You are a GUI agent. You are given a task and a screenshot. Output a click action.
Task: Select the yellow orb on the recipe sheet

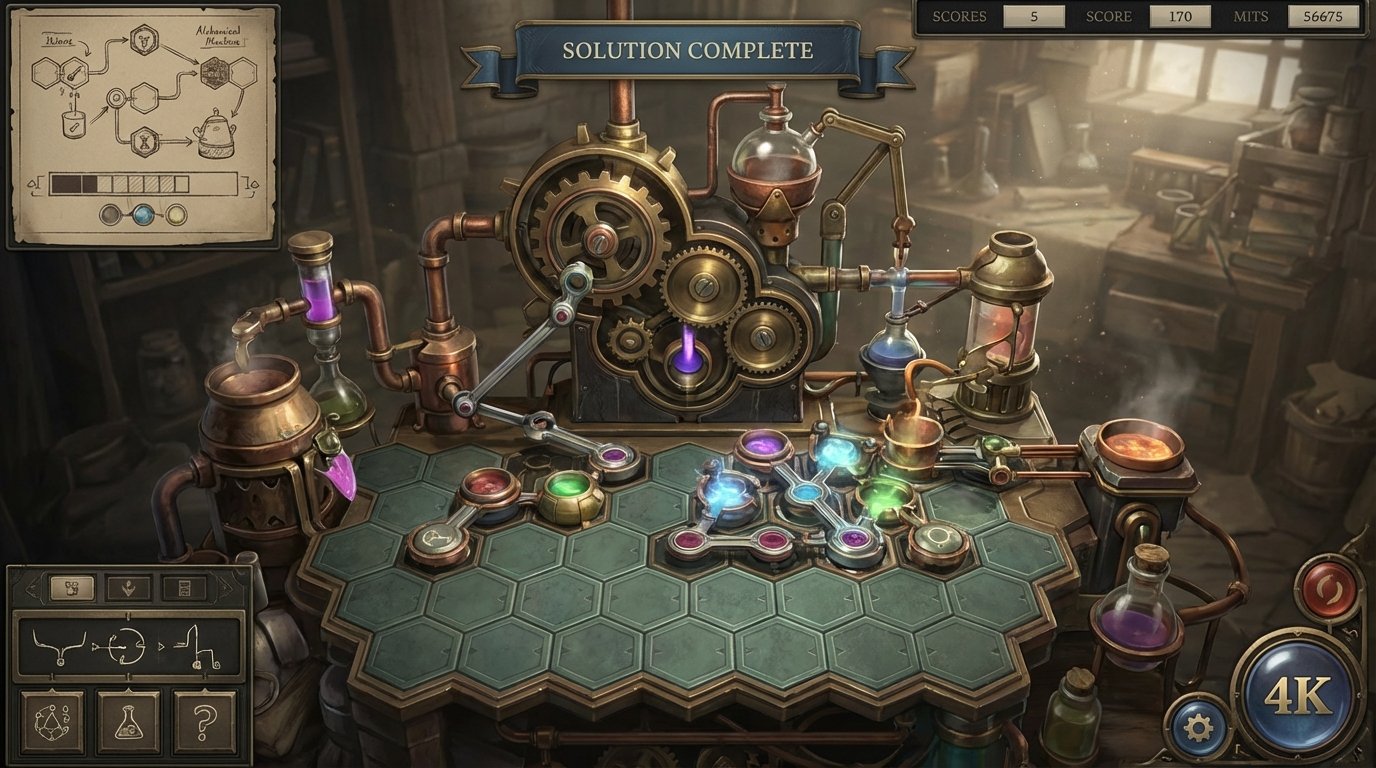176,214
